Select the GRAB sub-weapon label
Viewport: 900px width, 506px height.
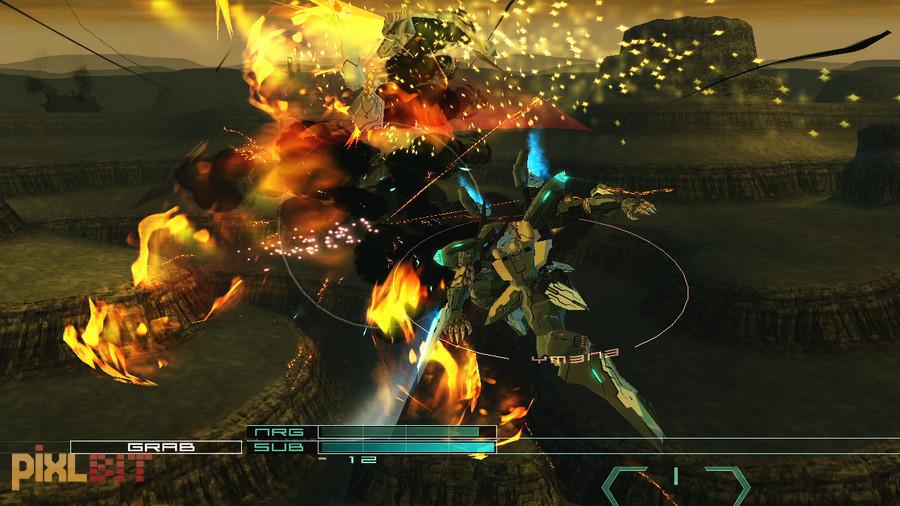tap(155, 447)
